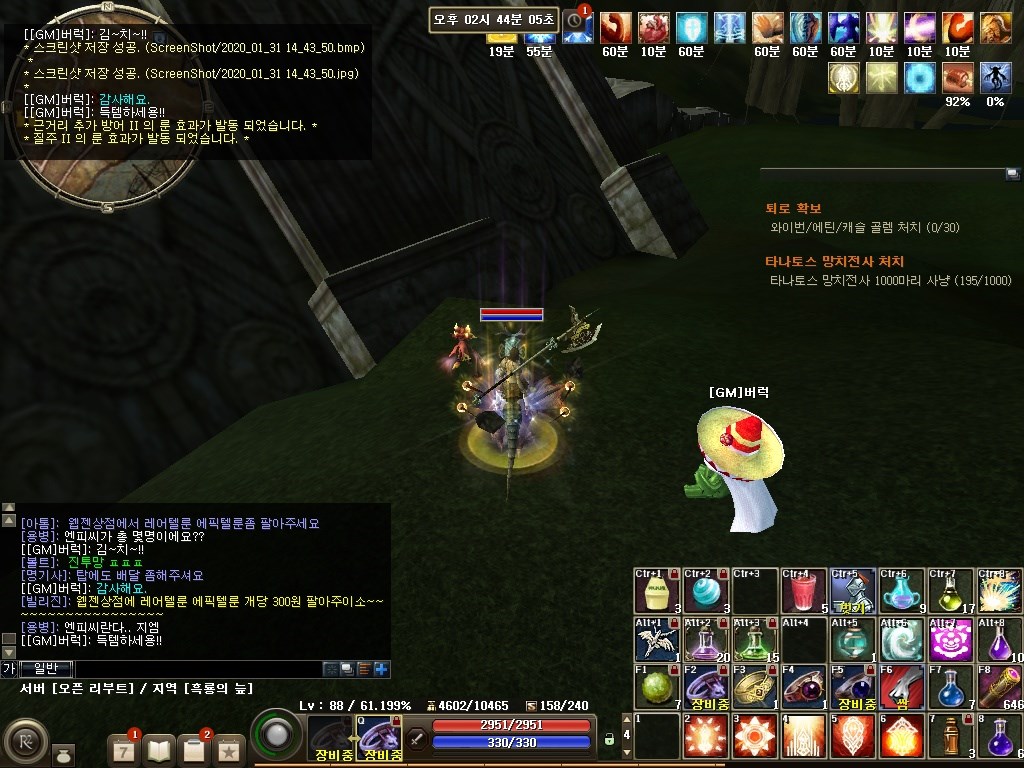
Task: Open the R2 main menu button
Action: coord(24,741)
